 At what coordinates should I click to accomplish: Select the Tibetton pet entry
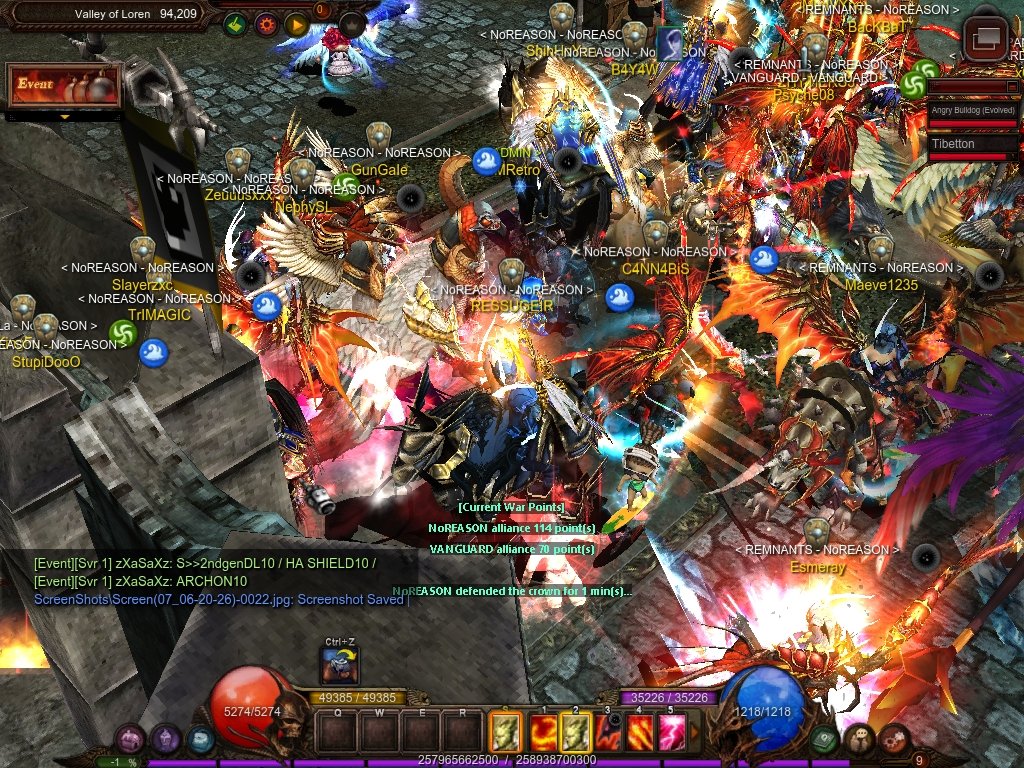(x=972, y=144)
